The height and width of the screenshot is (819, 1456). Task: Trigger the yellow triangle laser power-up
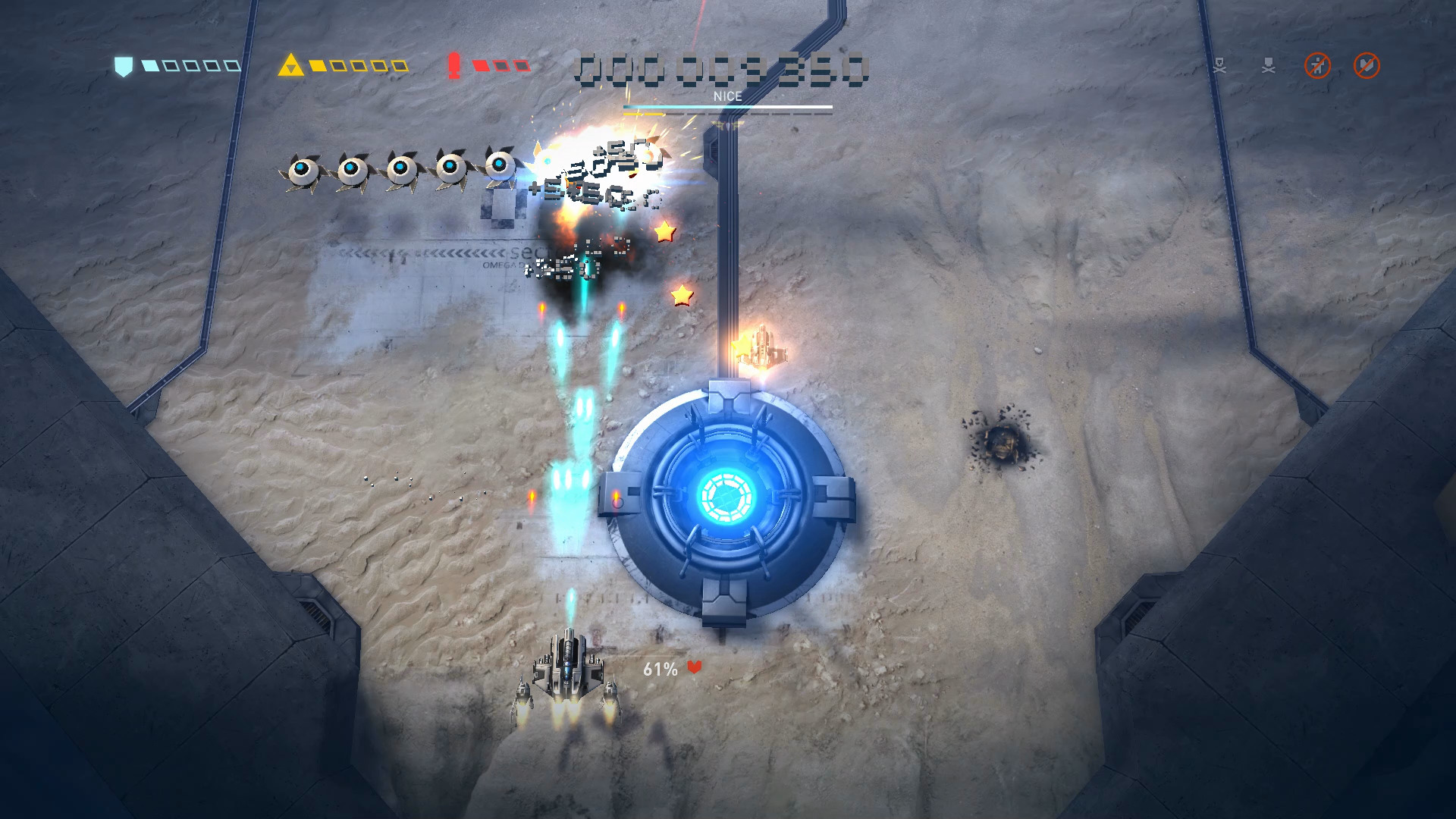tap(290, 66)
